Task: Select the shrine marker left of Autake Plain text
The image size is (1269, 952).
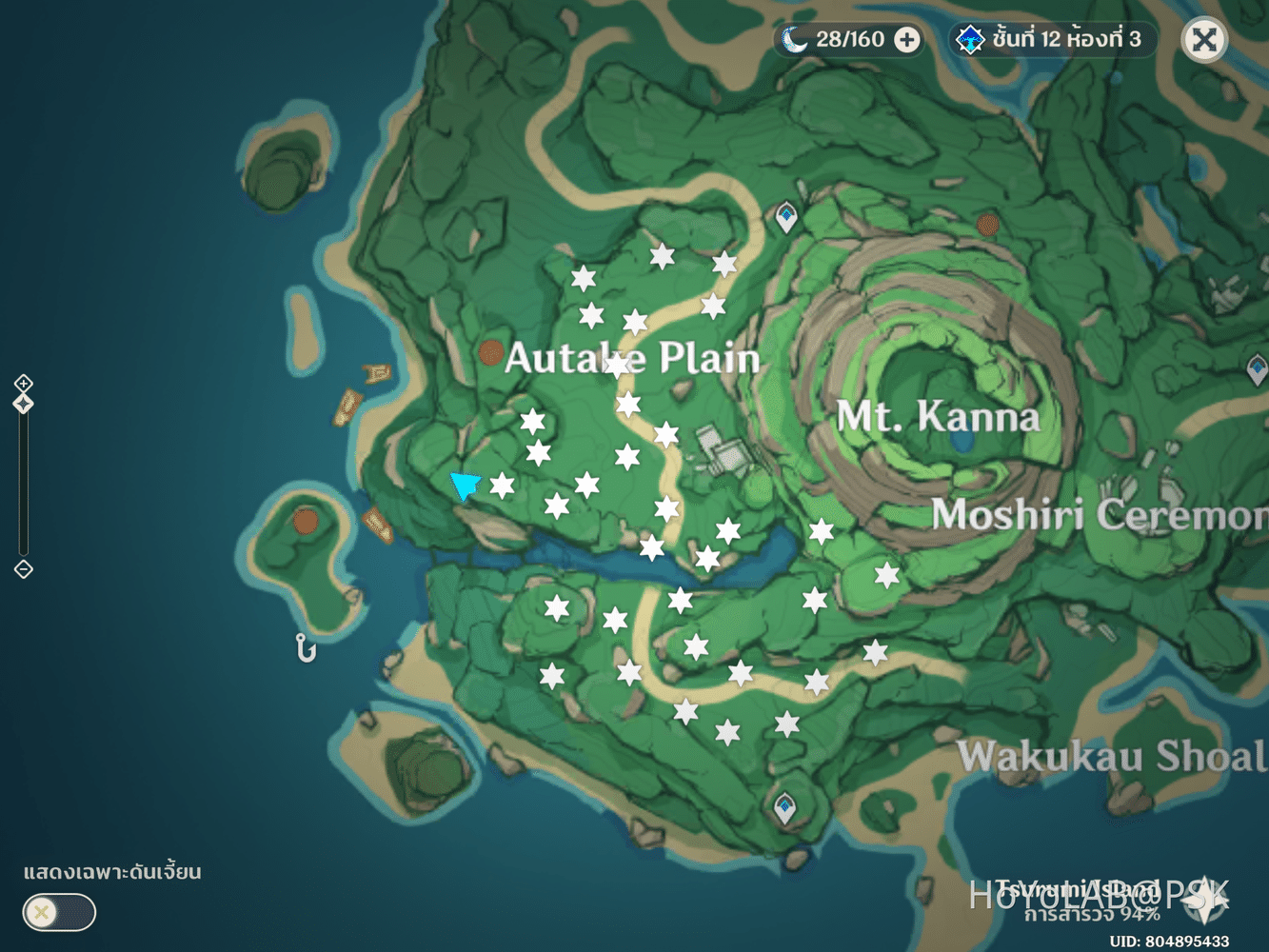Action: [x=491, y=352]
